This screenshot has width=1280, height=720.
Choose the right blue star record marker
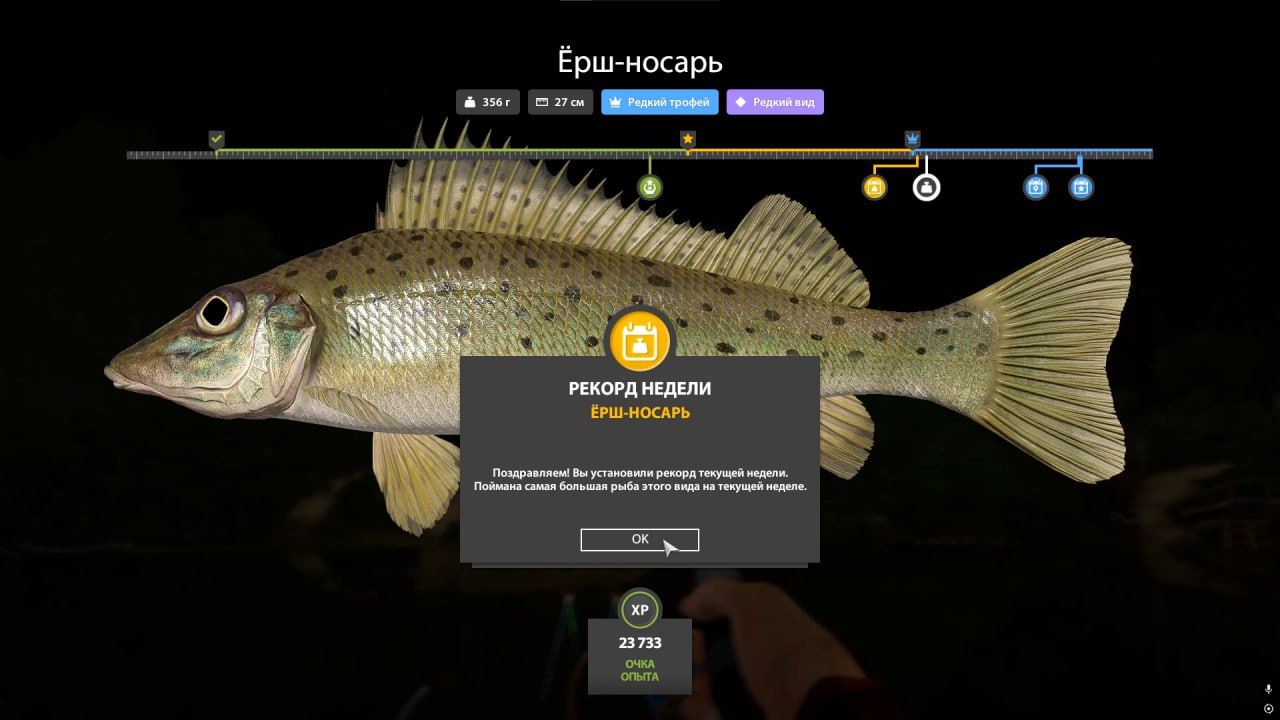point(1081,187)
